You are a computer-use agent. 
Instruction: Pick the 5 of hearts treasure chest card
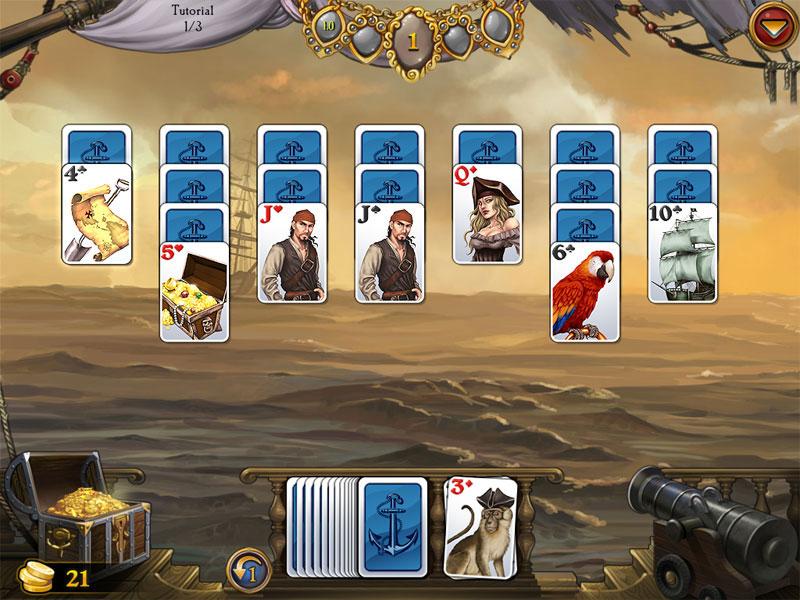pos(194,292)
